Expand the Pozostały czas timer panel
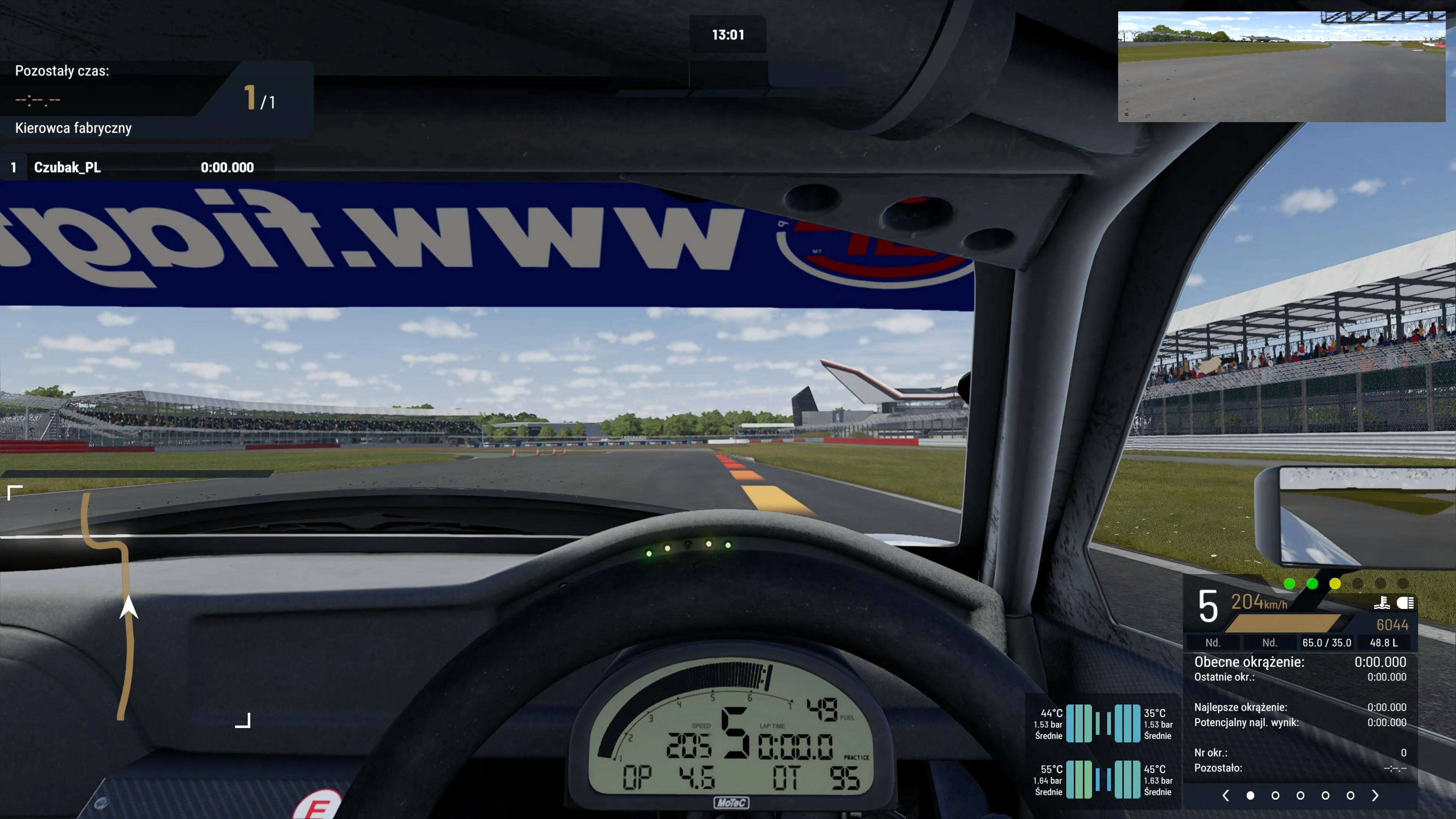The width and height of the screenshot is (1456, 819). pyautogui.click(x=61, y=71)
